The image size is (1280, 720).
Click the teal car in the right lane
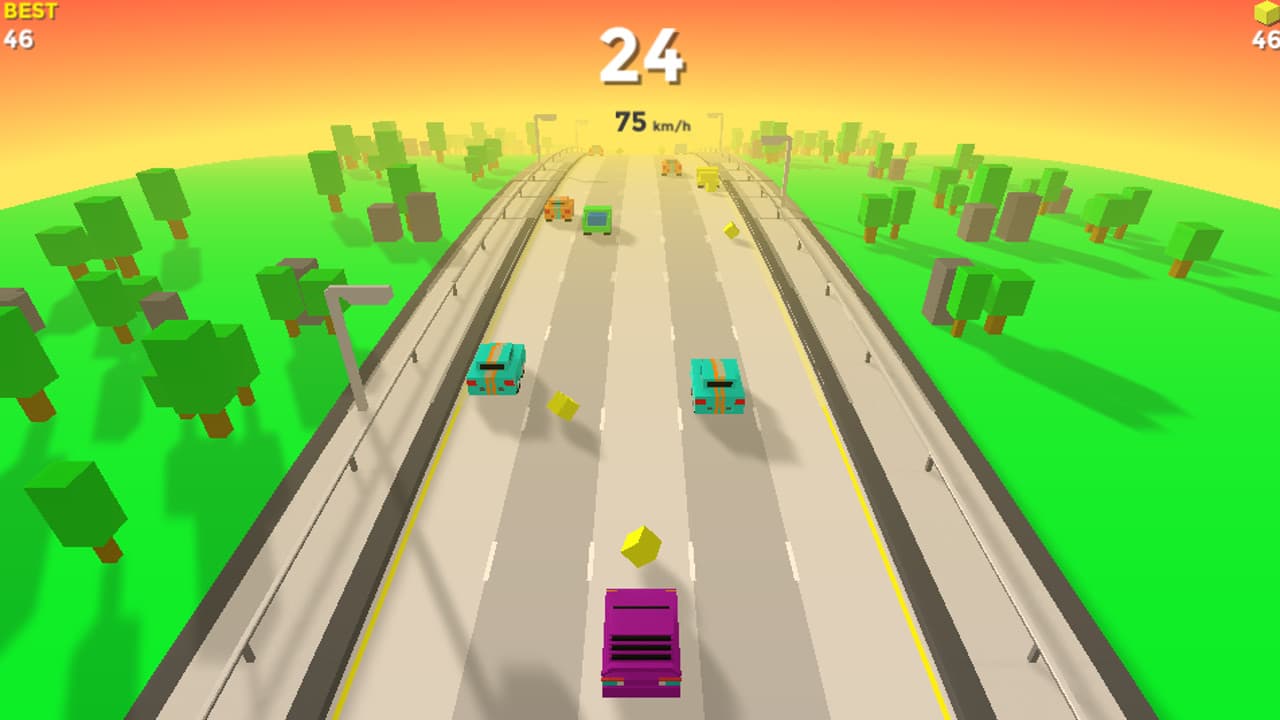coord(718,385)
